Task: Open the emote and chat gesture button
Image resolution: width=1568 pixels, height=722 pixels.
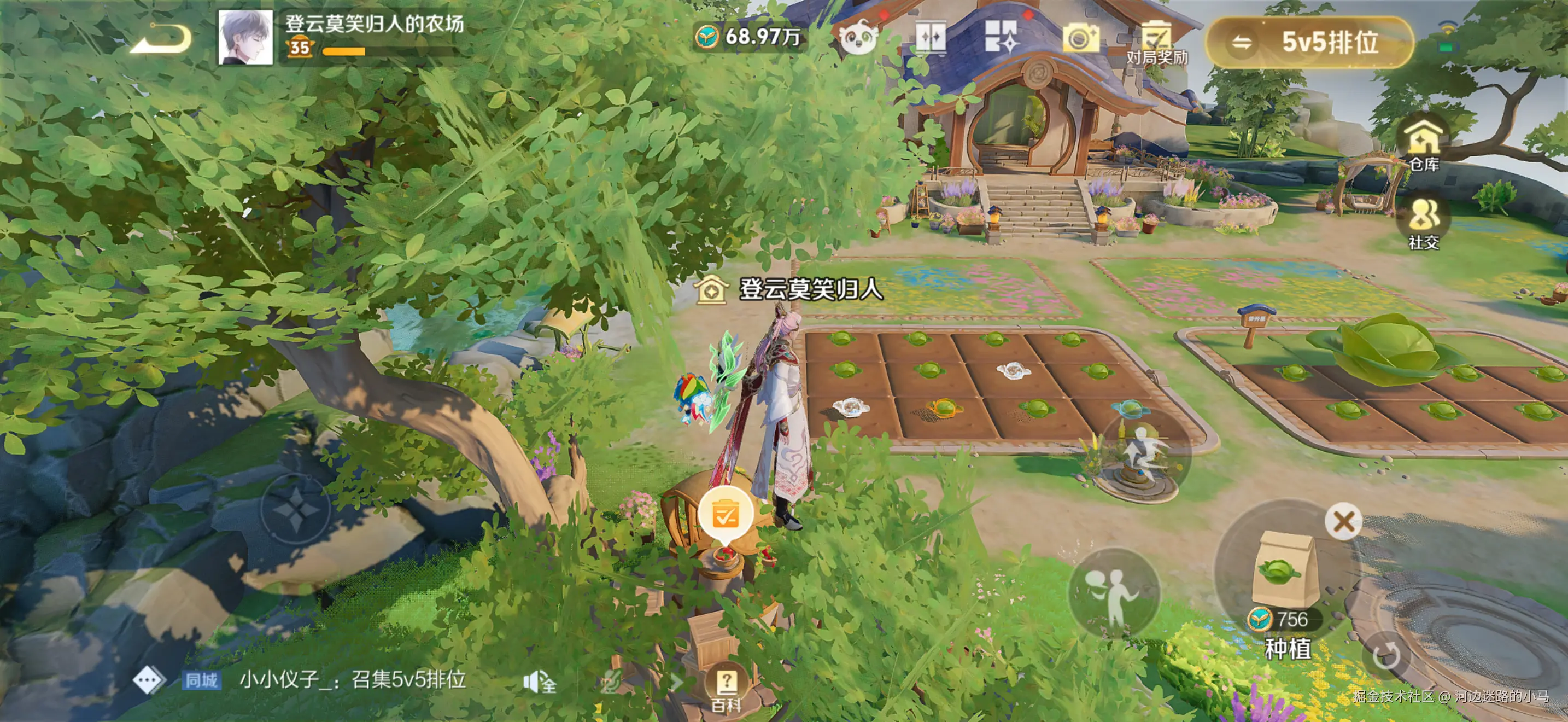Action: (1113, 593)
